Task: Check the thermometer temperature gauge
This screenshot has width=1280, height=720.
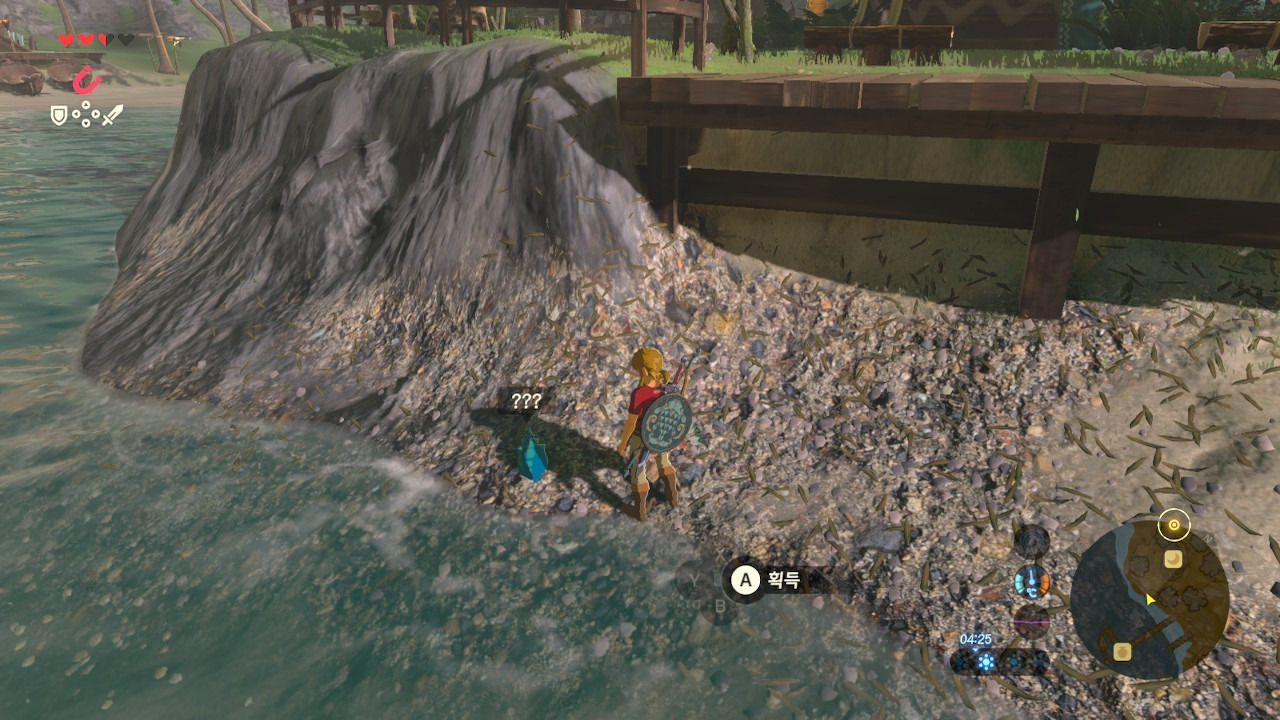Action: click(1031, 581)
